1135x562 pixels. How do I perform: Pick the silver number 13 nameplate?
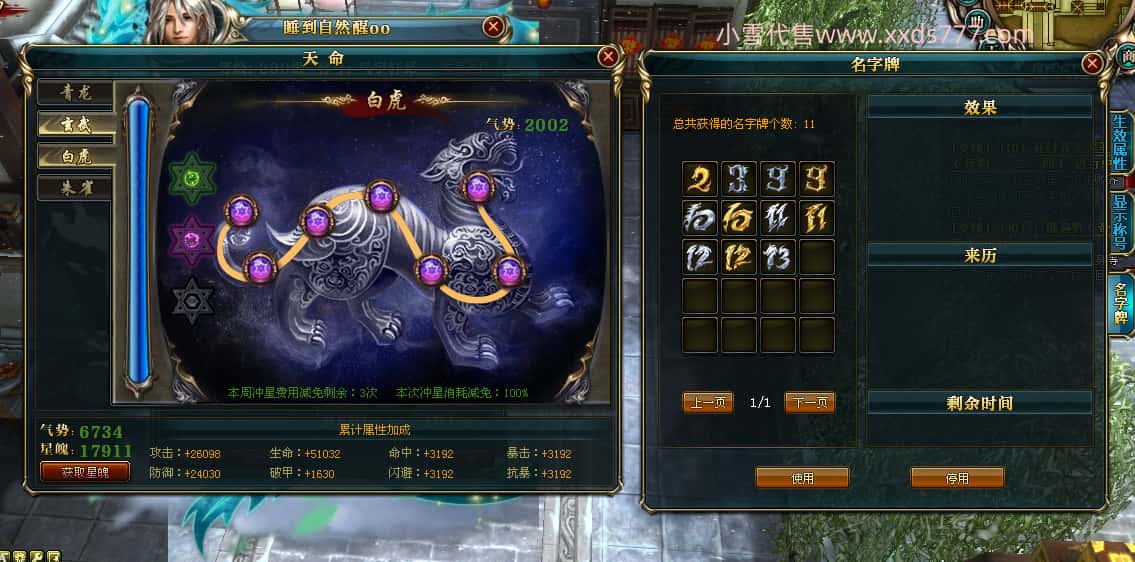coord(778,257)
